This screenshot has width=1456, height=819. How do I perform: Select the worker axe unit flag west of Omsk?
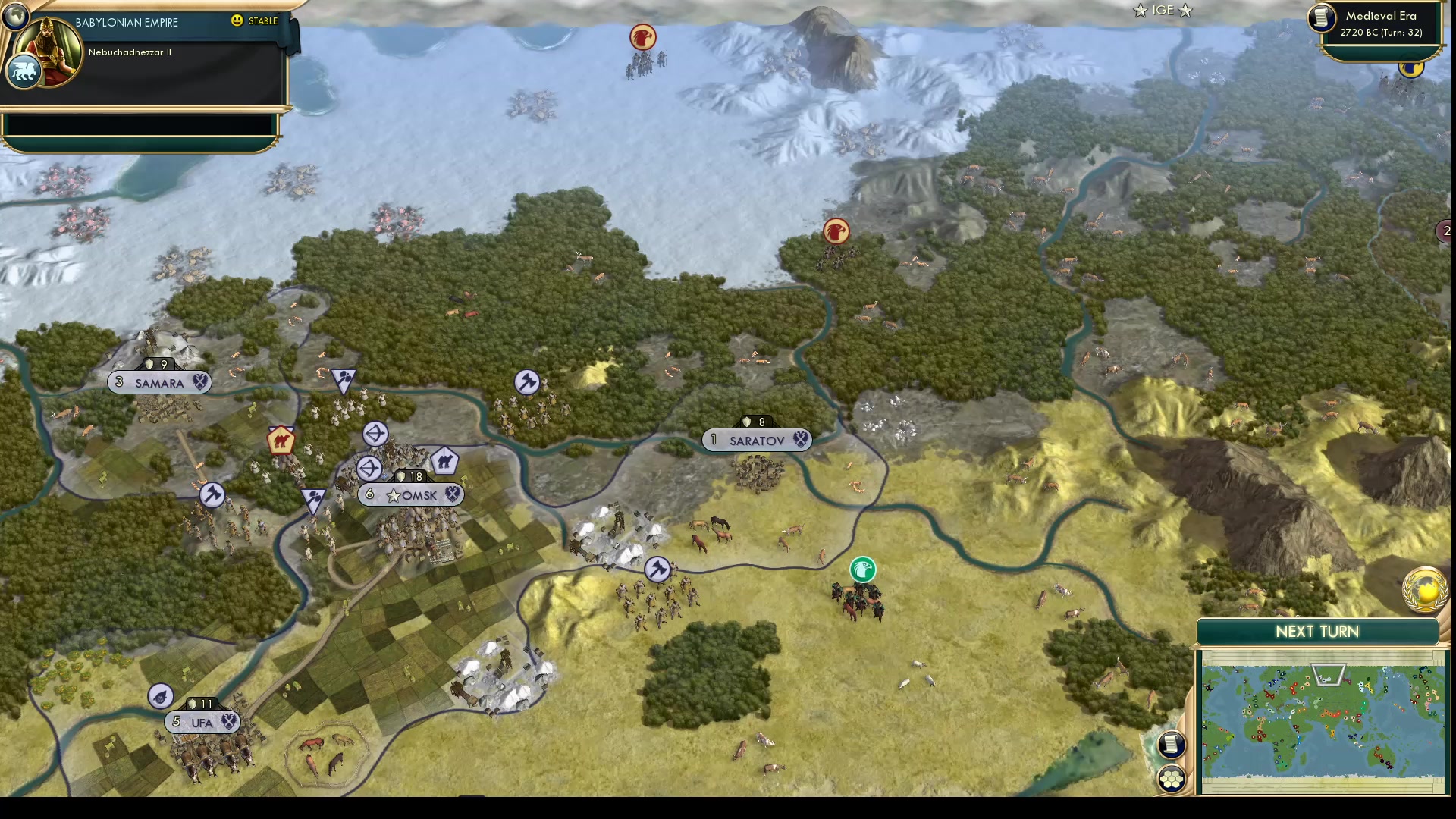tap(214, 493)
